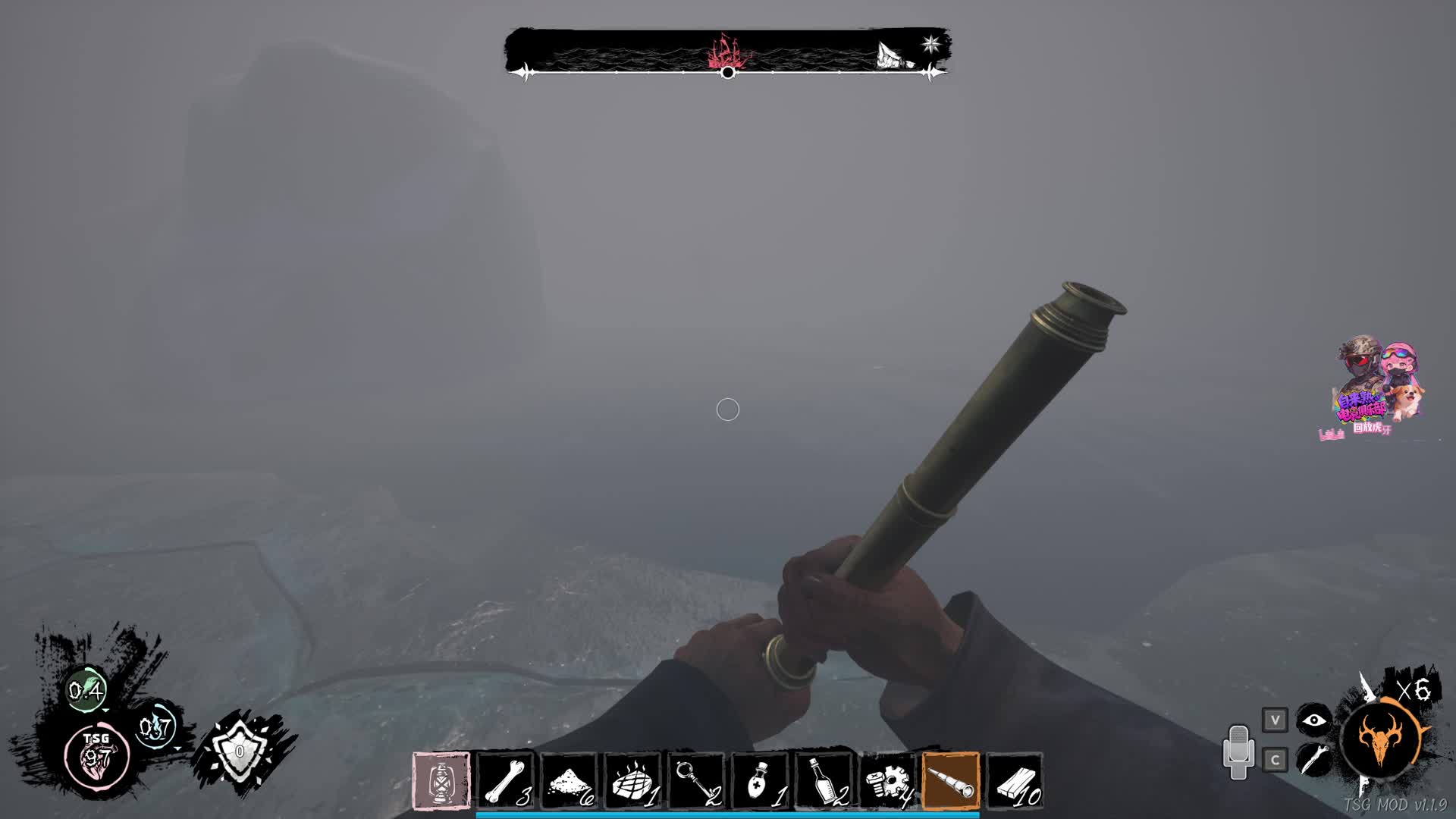Select the grilled steak slot

(x=632, y=781)
